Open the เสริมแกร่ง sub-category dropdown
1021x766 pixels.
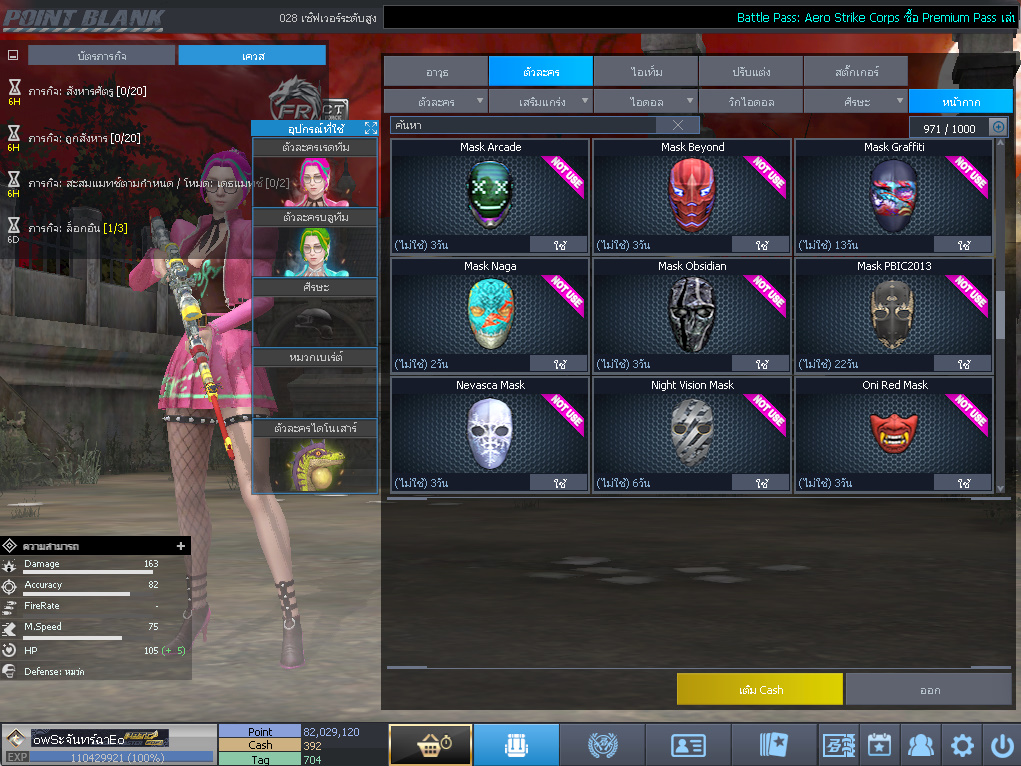pos(541,102)
